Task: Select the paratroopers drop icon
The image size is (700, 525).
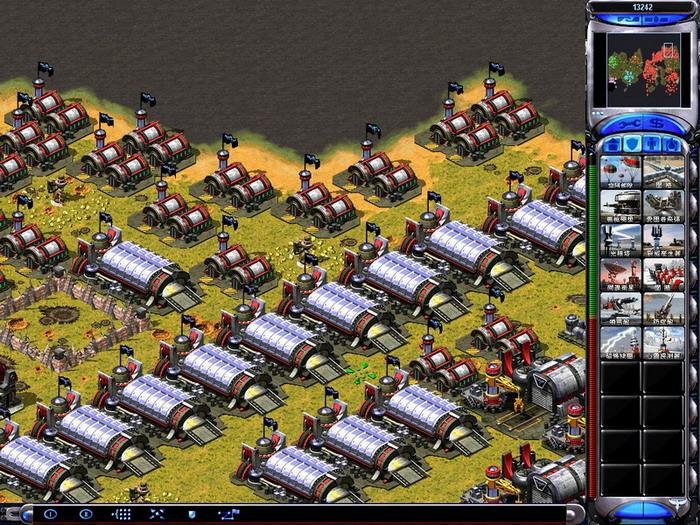Action: (x=621, y=171)
